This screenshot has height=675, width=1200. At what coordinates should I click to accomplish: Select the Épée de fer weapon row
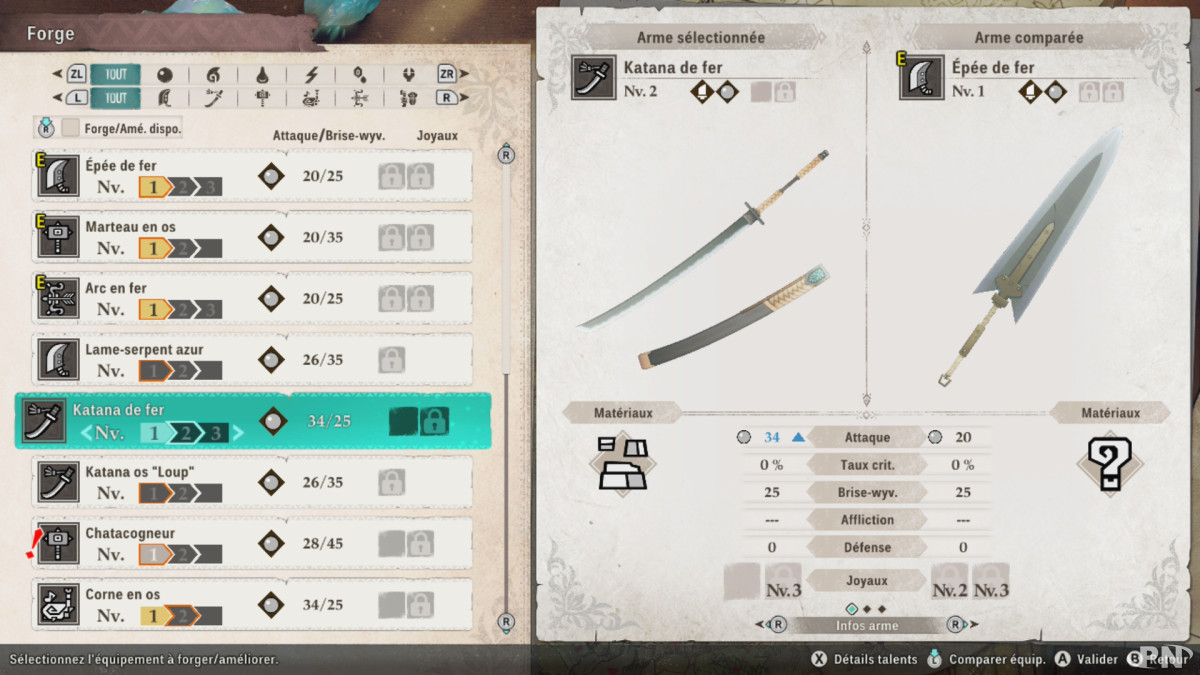coord(252,176)
